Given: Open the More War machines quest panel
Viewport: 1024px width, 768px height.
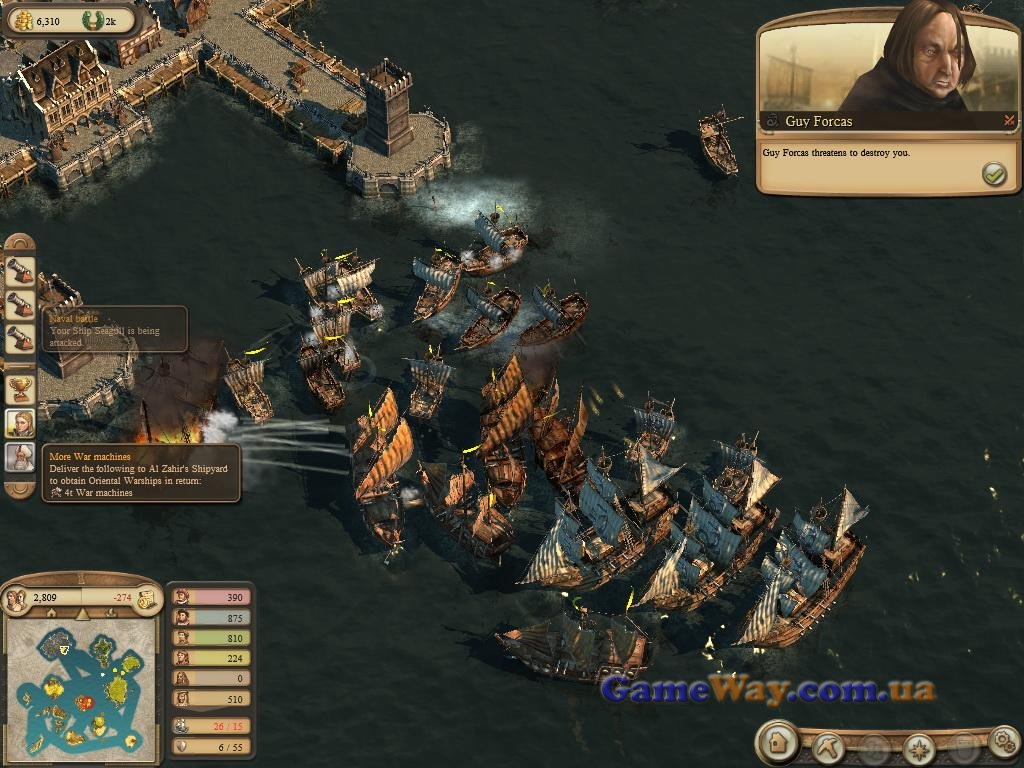Looking at the screenshot, I should point(140,473).
